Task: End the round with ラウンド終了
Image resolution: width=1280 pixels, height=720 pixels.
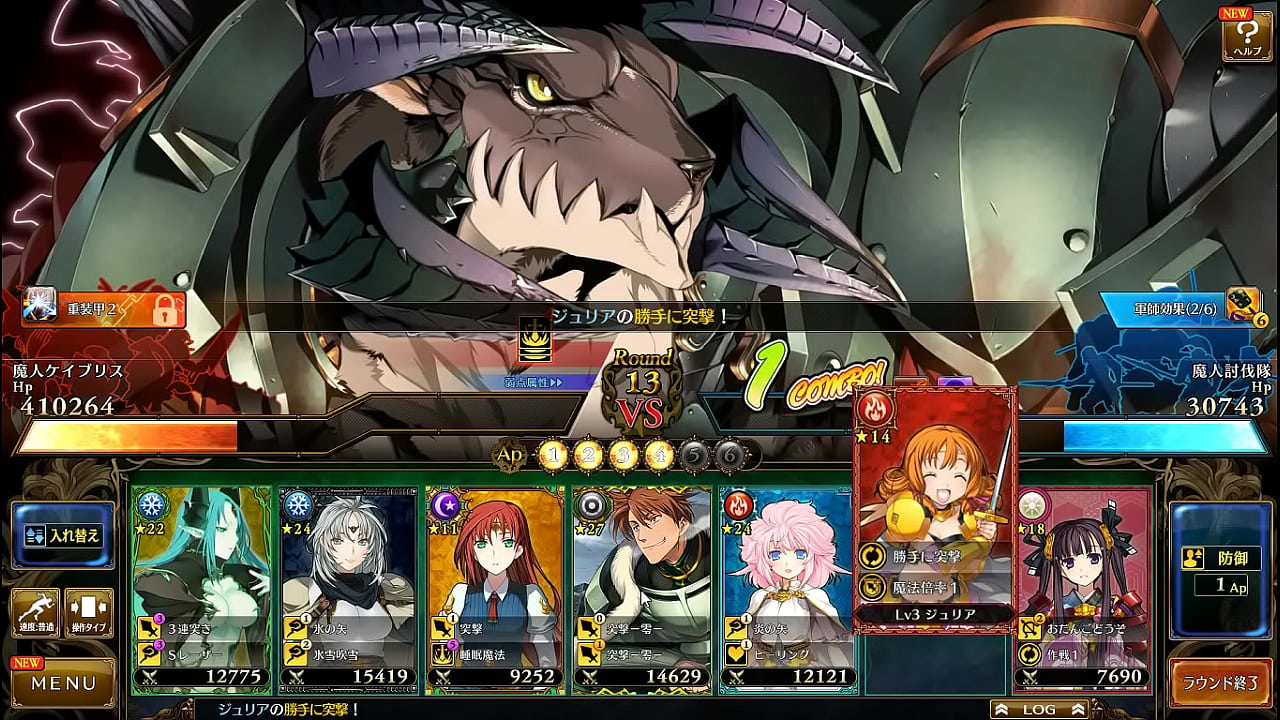Action: tap(1220, 684)
